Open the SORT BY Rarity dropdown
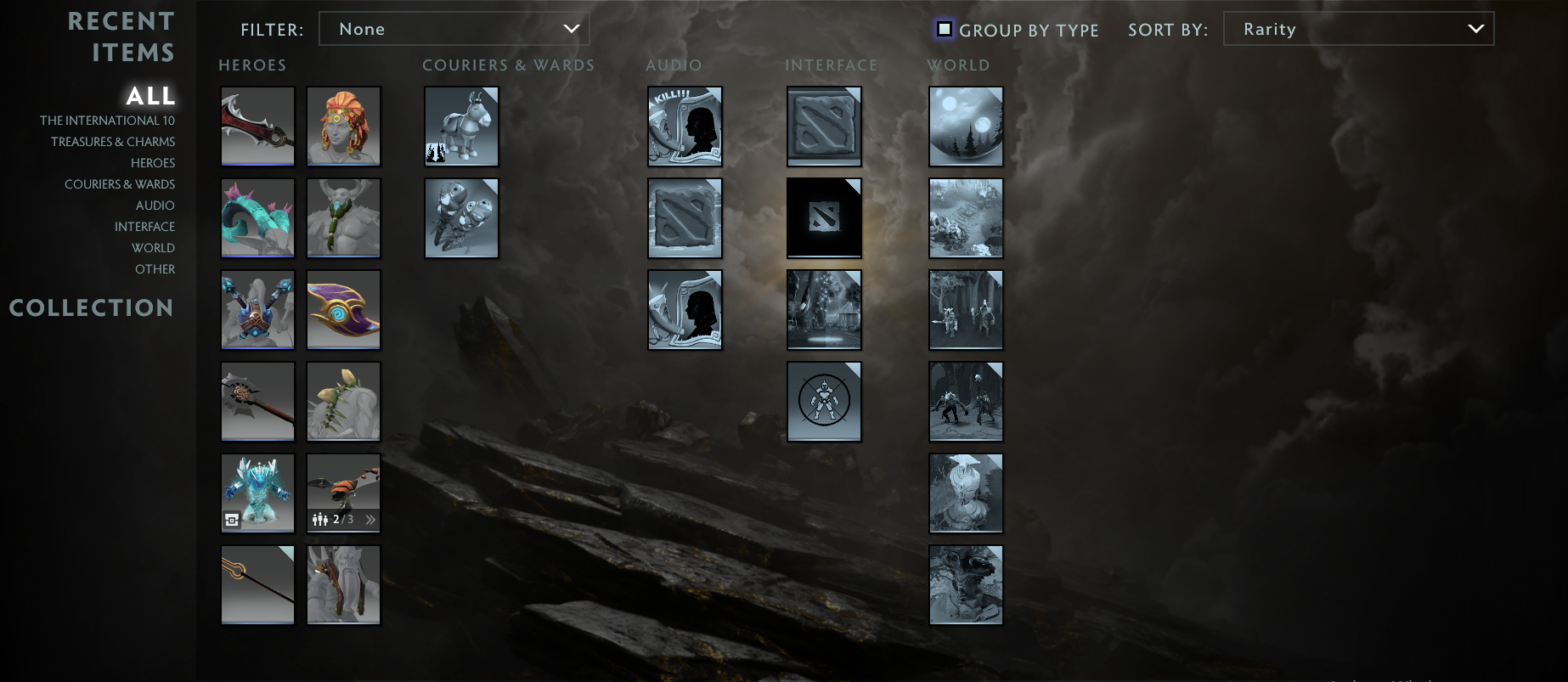The height and width of the screenshot is (682, 1568). (1358, 28)
